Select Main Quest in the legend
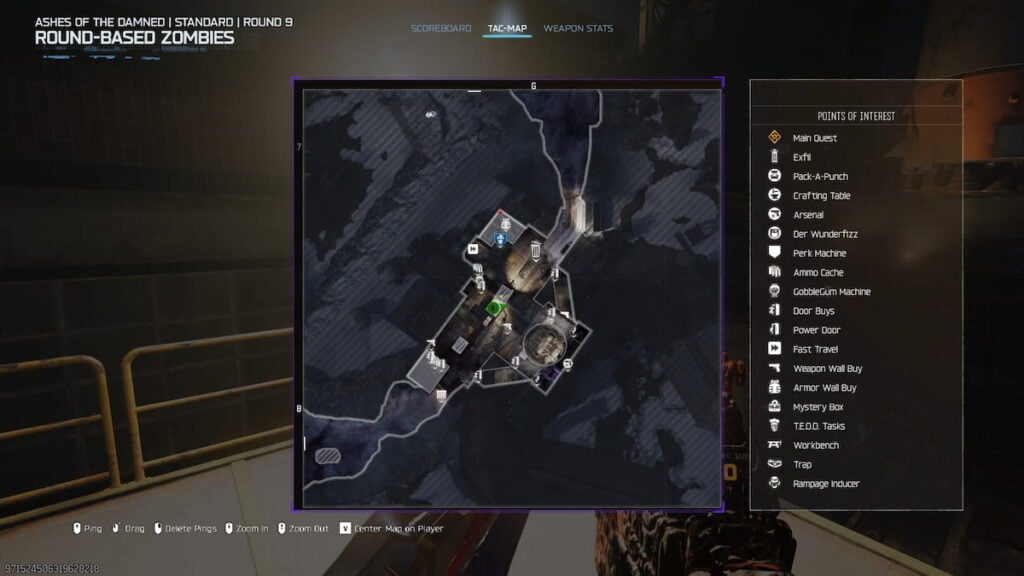Image resolution: width=1024 pixels, height=576 pixels. [x=814, y=138]
